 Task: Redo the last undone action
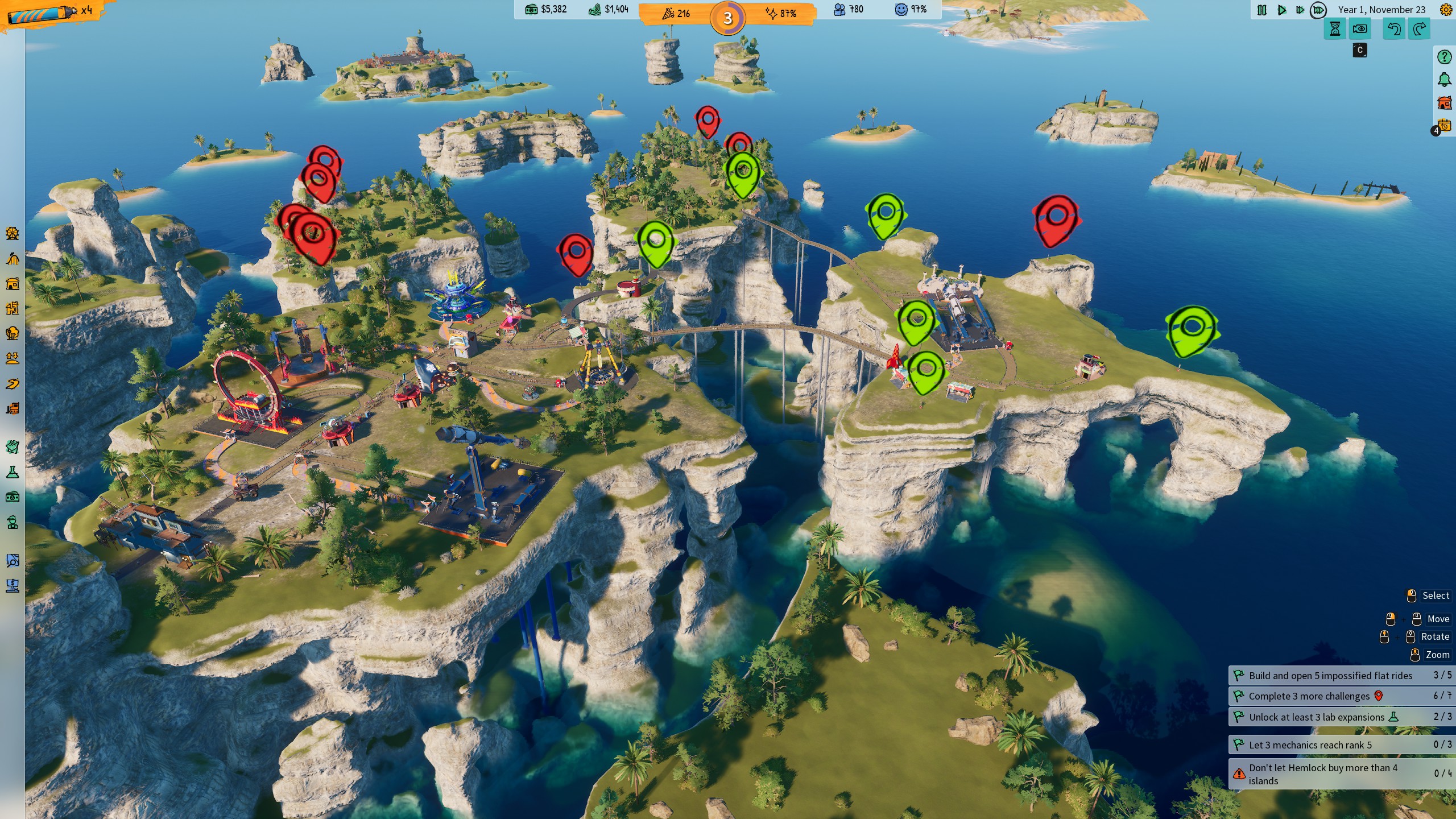point(1420,29)
